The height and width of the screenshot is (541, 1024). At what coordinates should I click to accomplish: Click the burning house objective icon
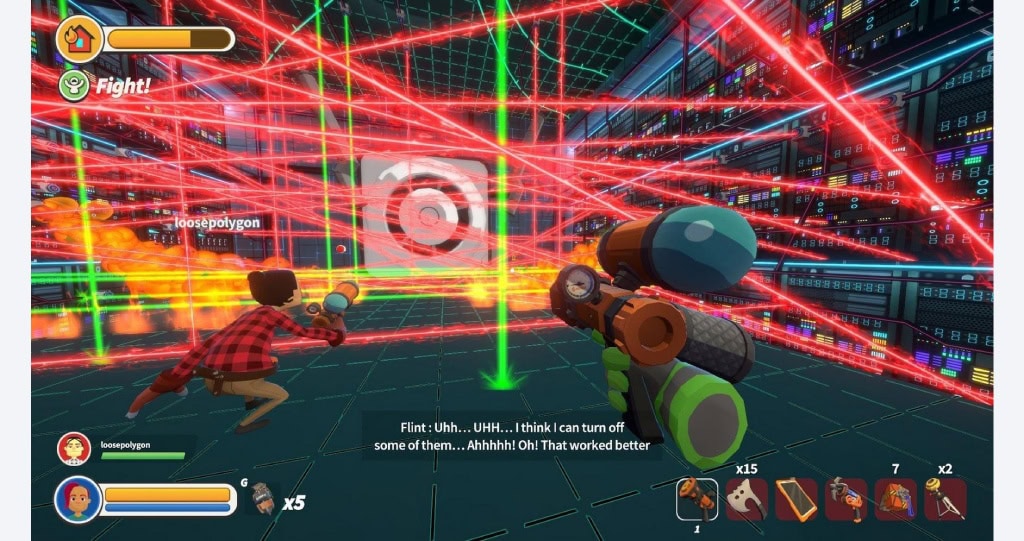point(79,39)
